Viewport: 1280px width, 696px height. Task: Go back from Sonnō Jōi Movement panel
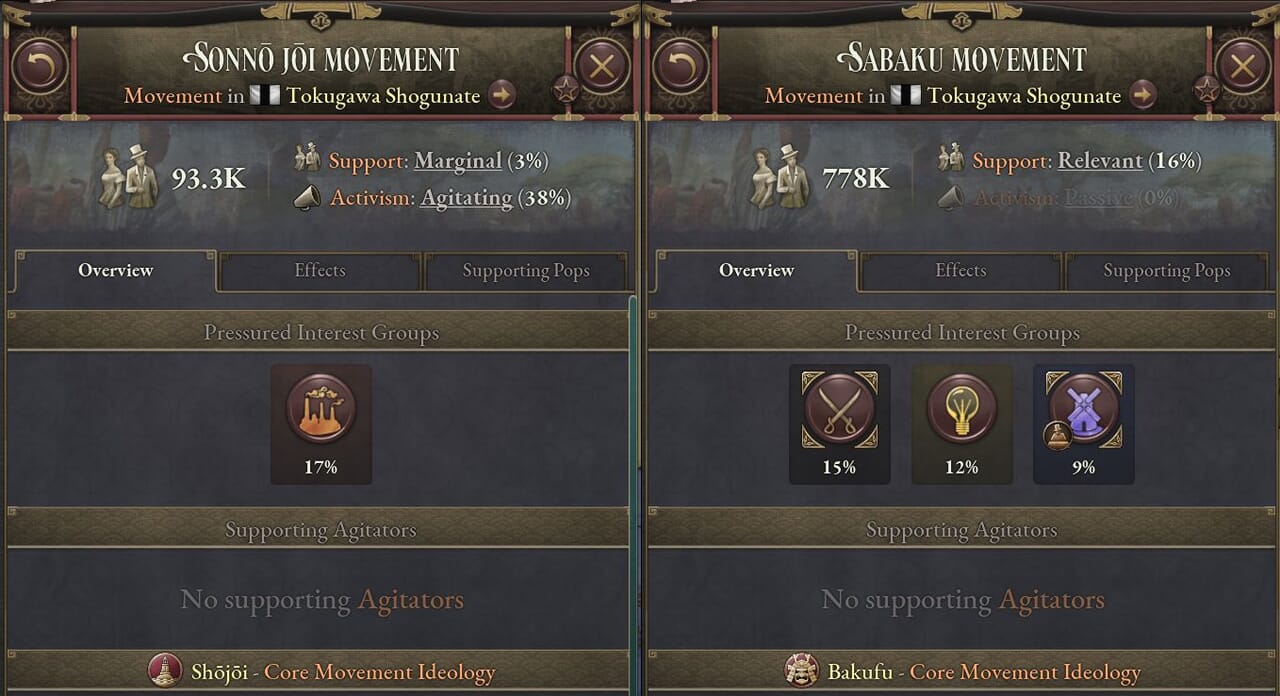[40, 67]
